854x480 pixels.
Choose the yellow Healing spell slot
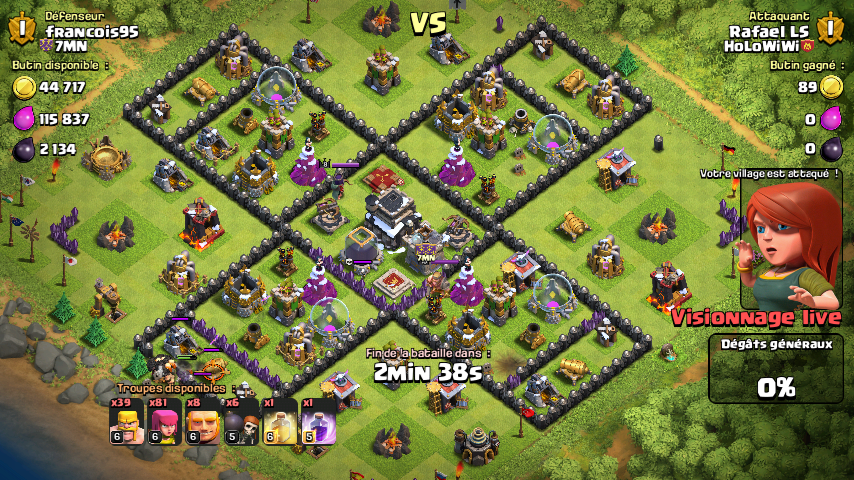click(x=280, y=420)
